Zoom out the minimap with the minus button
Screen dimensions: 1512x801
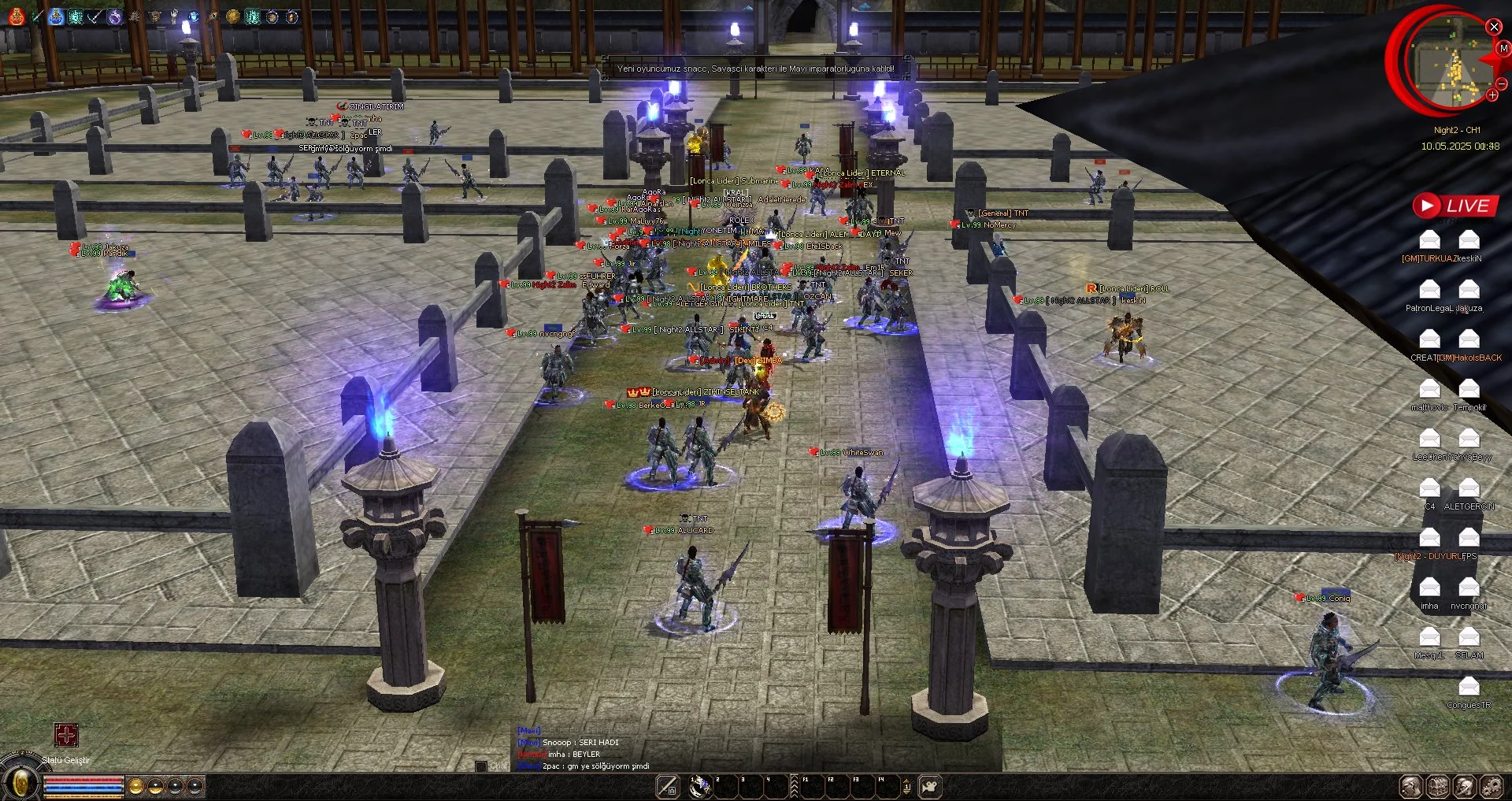pos(1502,83)
